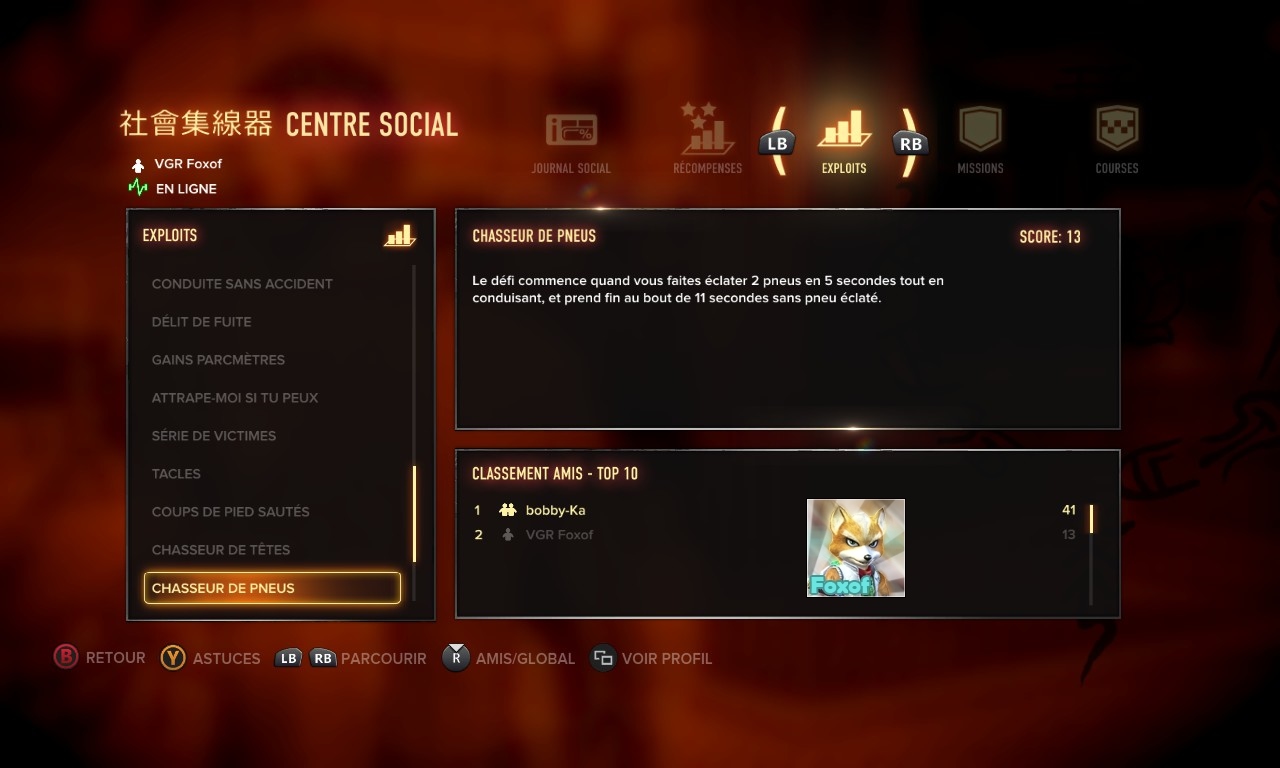Image resolution: width=1280 pixels, height=768 pixels.
Task: Select bobby-Ka in the friends ranking
Action: click(555, 510)
